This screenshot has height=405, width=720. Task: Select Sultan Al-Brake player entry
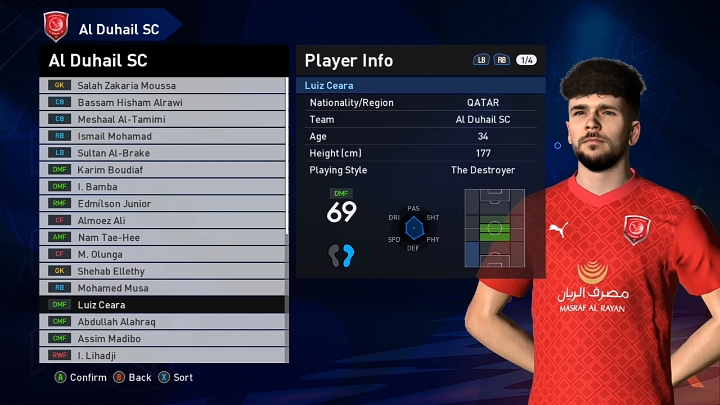pyautogui.click(x=160, y=153)
